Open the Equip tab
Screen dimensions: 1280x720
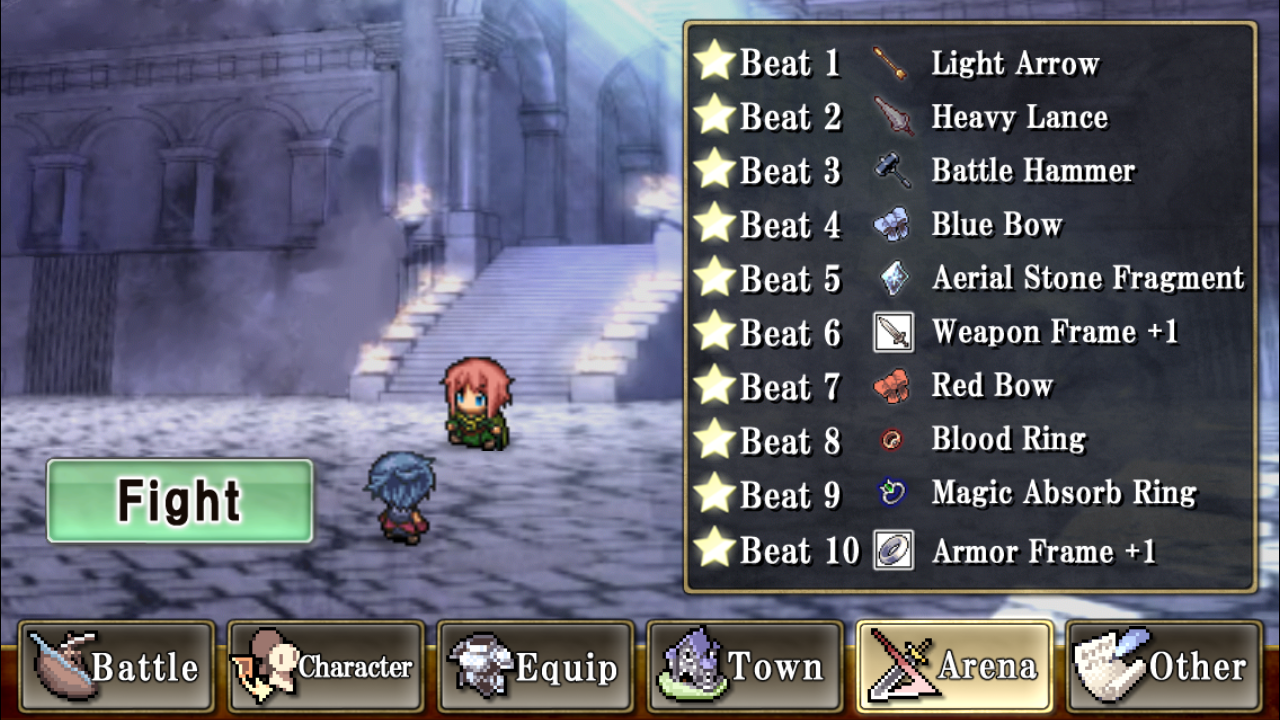click(536, 667)
